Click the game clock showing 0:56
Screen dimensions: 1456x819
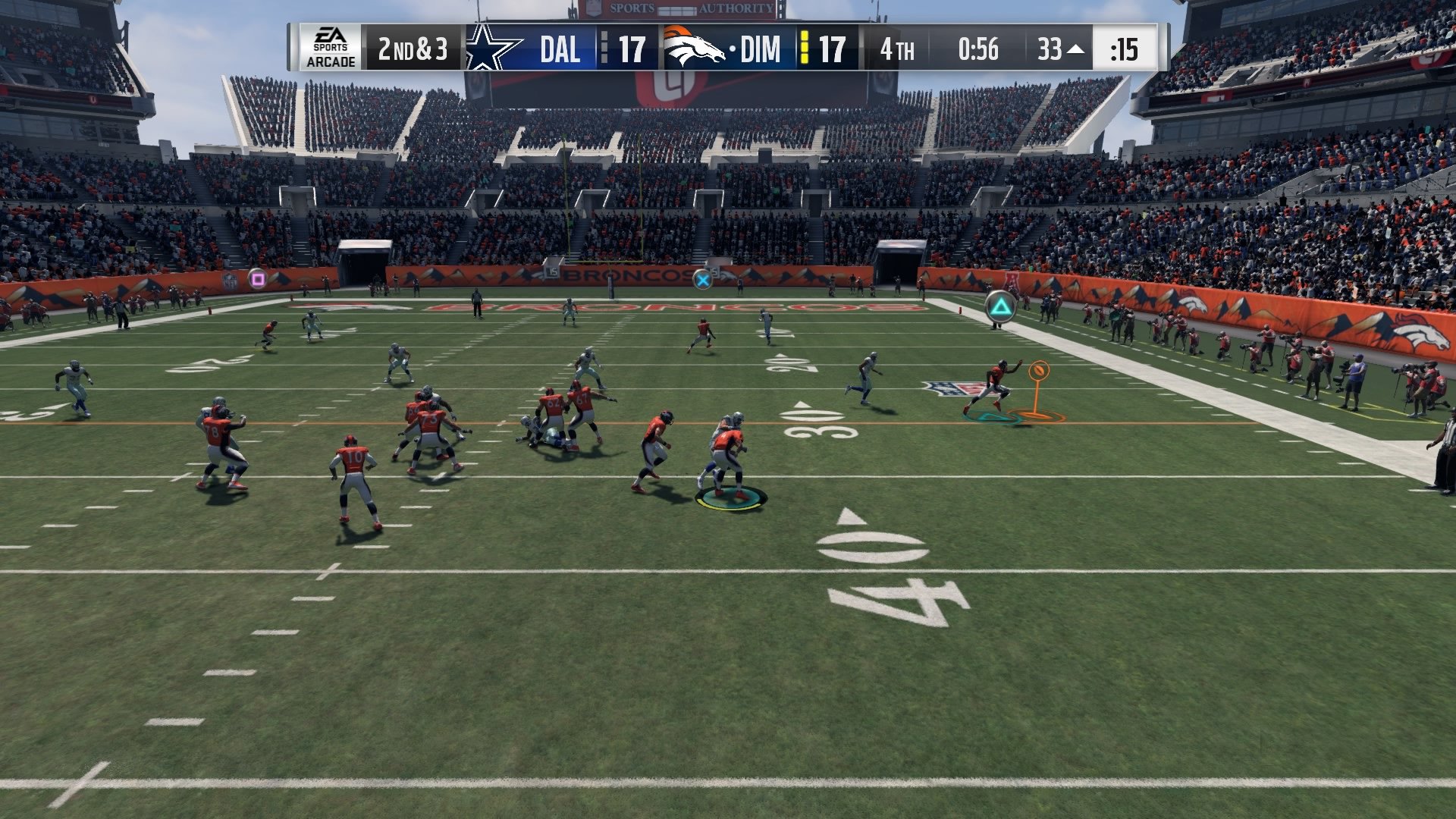[x=977, y=49]
